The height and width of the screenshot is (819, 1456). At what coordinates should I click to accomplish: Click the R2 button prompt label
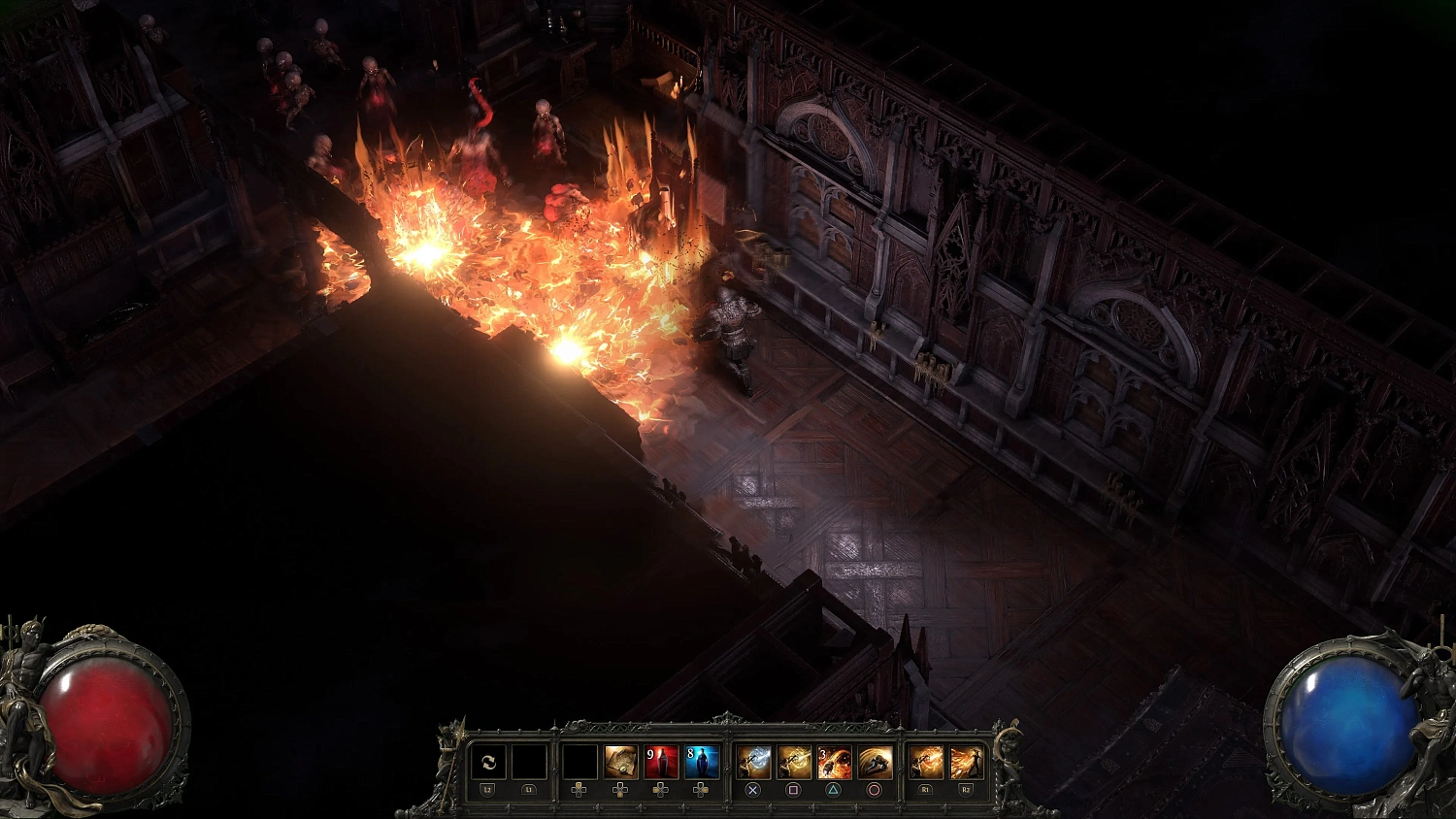click(x=965, y=789)
